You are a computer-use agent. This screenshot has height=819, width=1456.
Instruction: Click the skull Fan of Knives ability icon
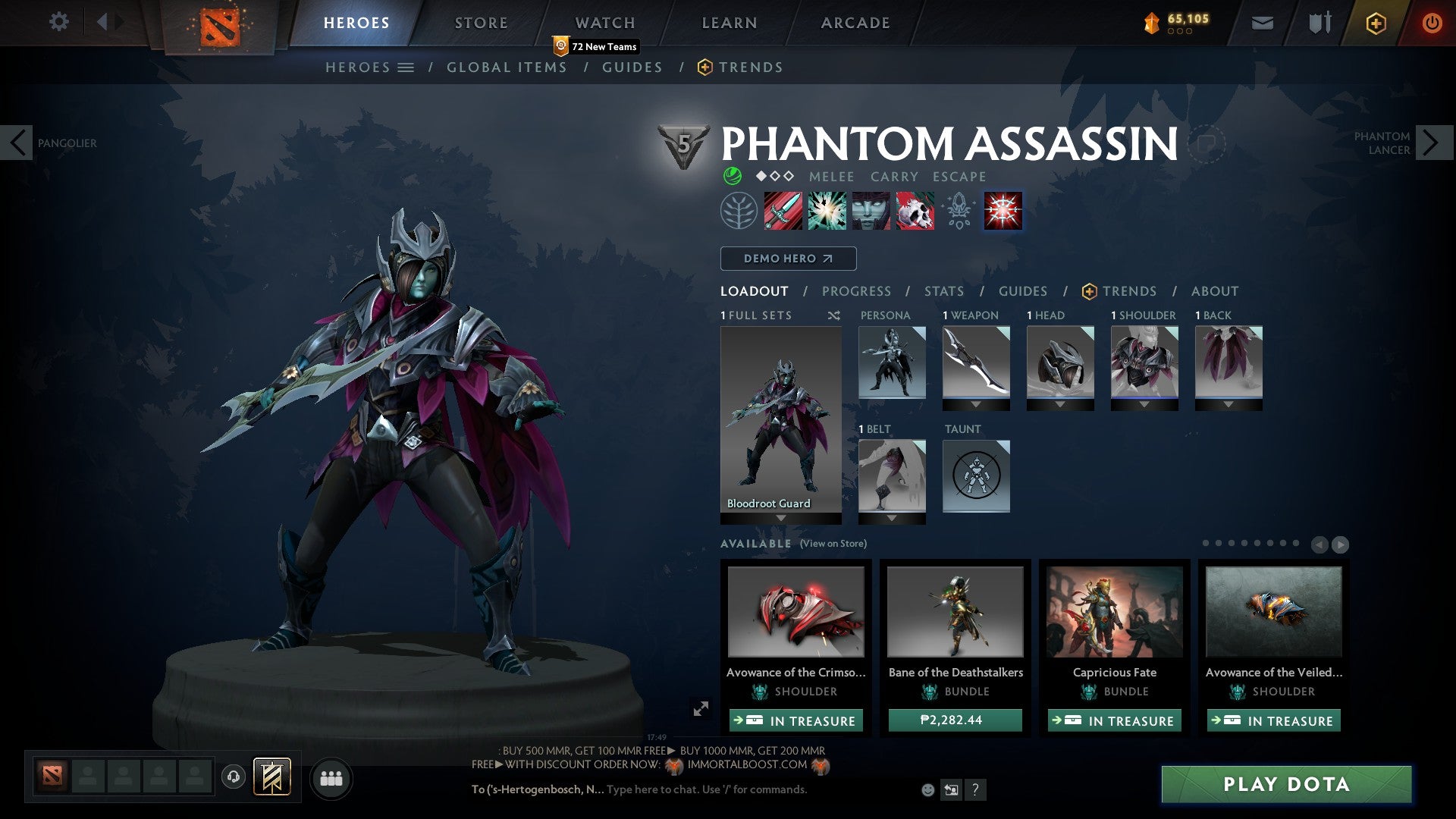(x=914, y=212)
